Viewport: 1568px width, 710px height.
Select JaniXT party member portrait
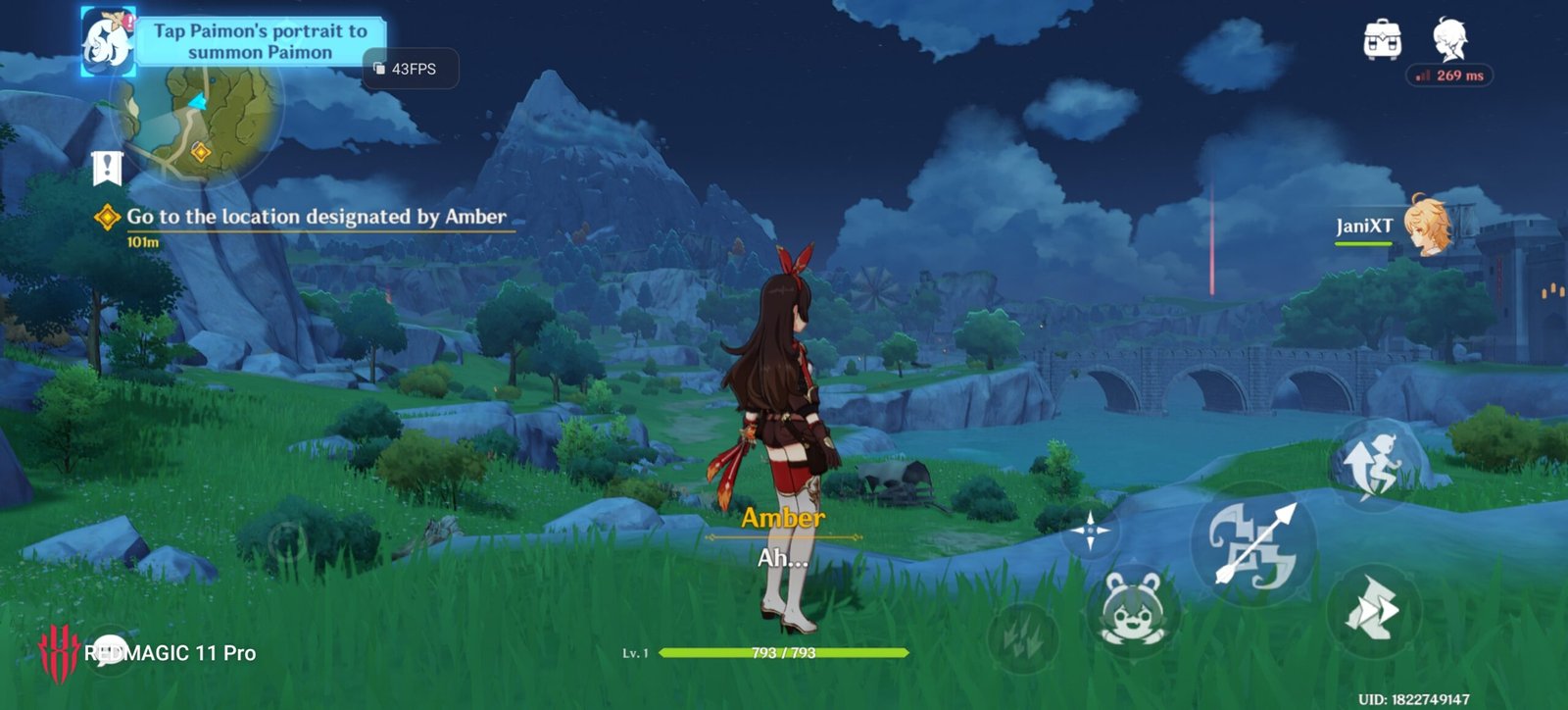click(1427, 225)
